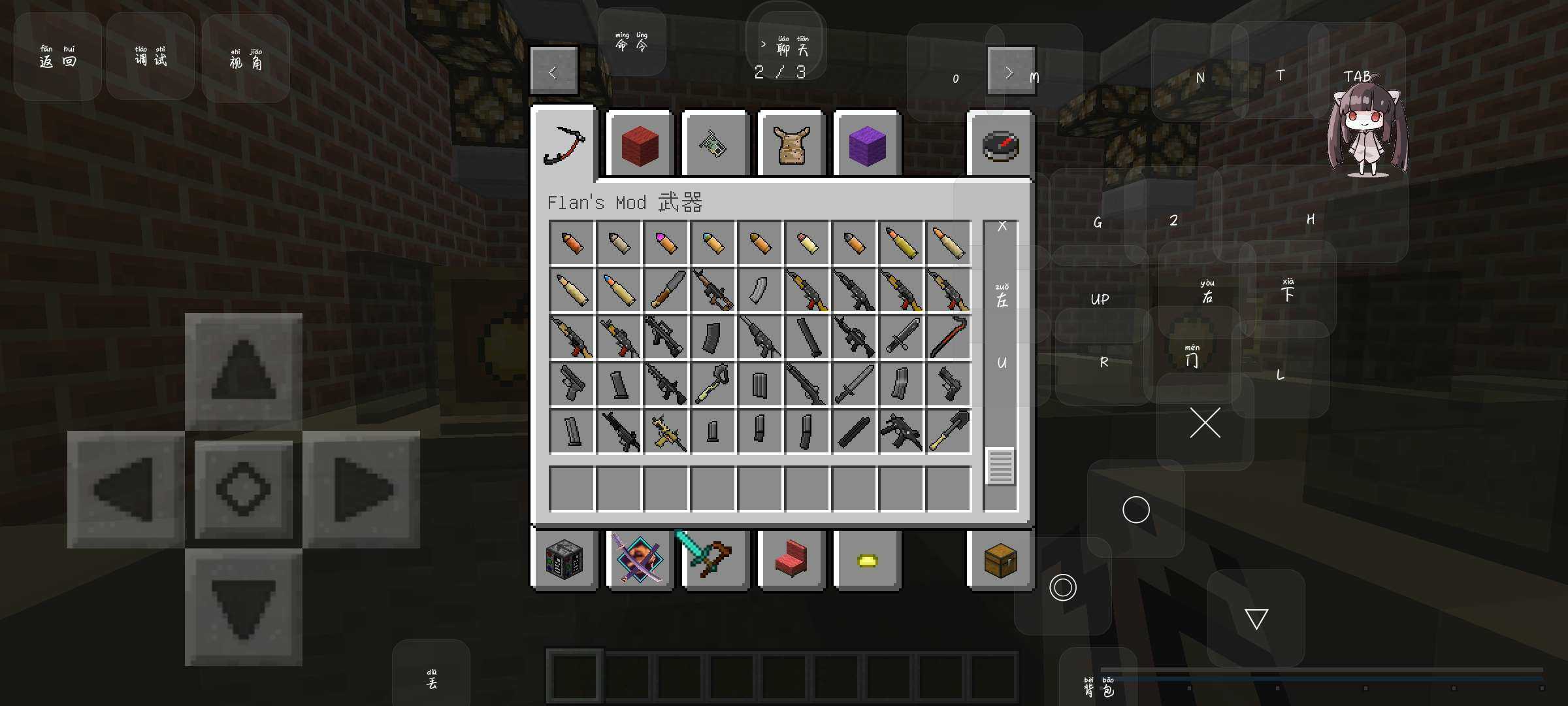1568x706 pixels.
Task: Tap the 丢 drop item button
Action: click(x=431, y=680)
